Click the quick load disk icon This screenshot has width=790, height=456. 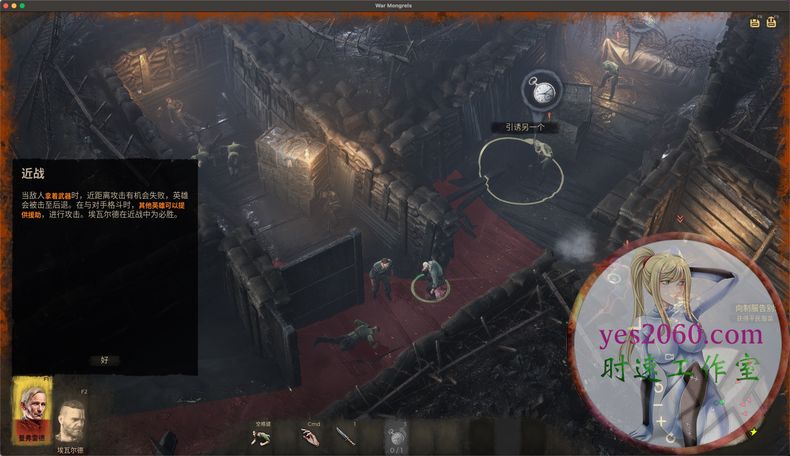(773, 22)
